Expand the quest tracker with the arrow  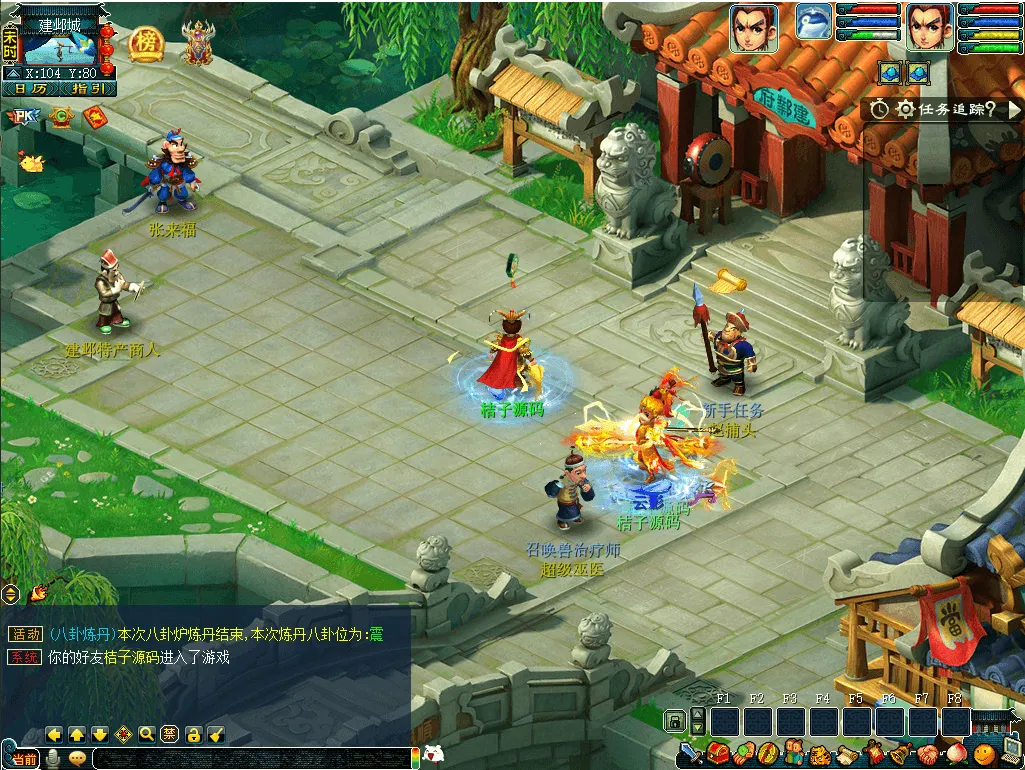[1014, 109]
